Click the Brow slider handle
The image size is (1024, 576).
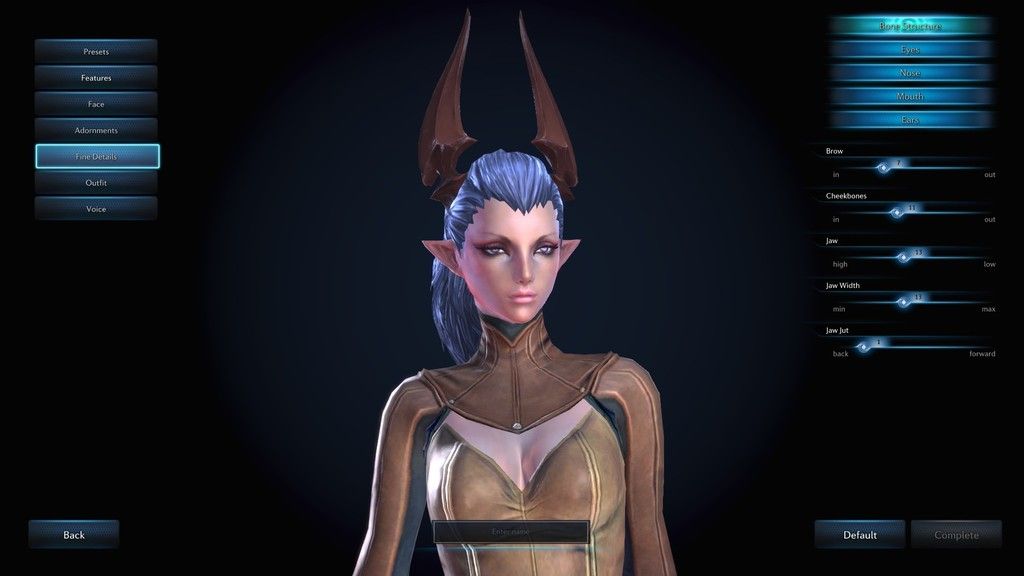[x=883, y=168]
